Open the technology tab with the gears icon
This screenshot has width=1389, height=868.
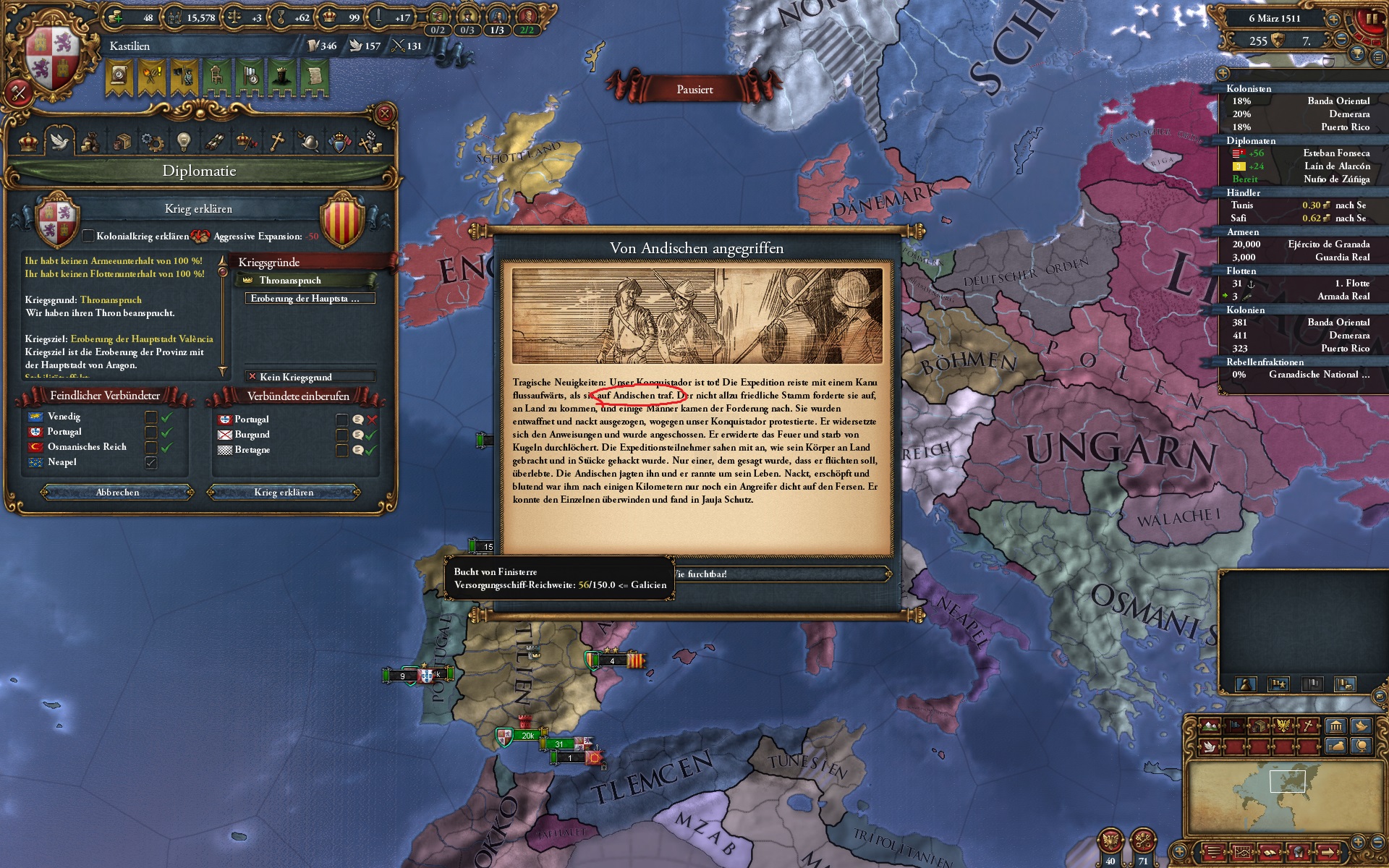153,142
